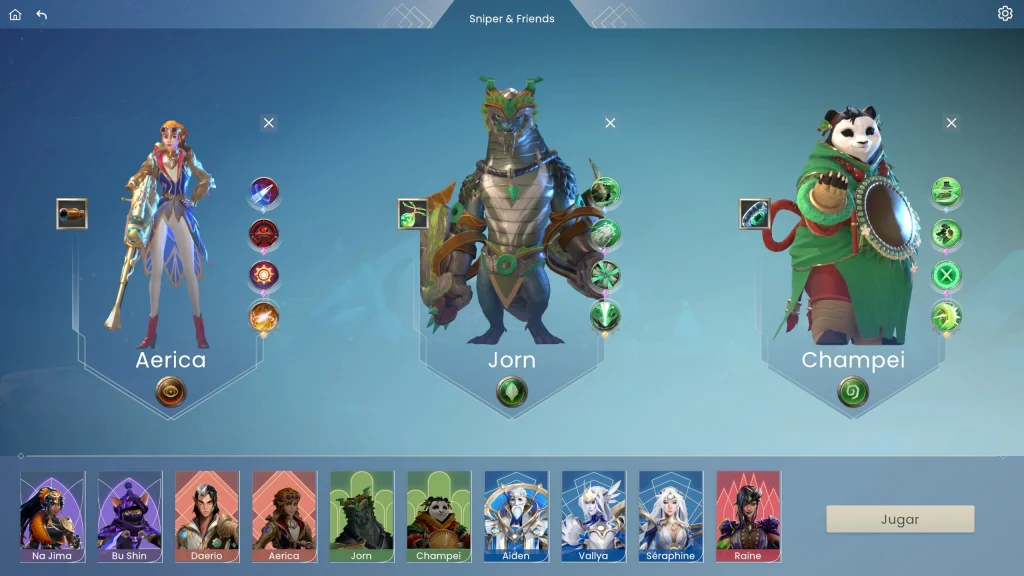Click the green leaf emblem under Jorn
The image size is (1024, 576).
tap(512, 391)
